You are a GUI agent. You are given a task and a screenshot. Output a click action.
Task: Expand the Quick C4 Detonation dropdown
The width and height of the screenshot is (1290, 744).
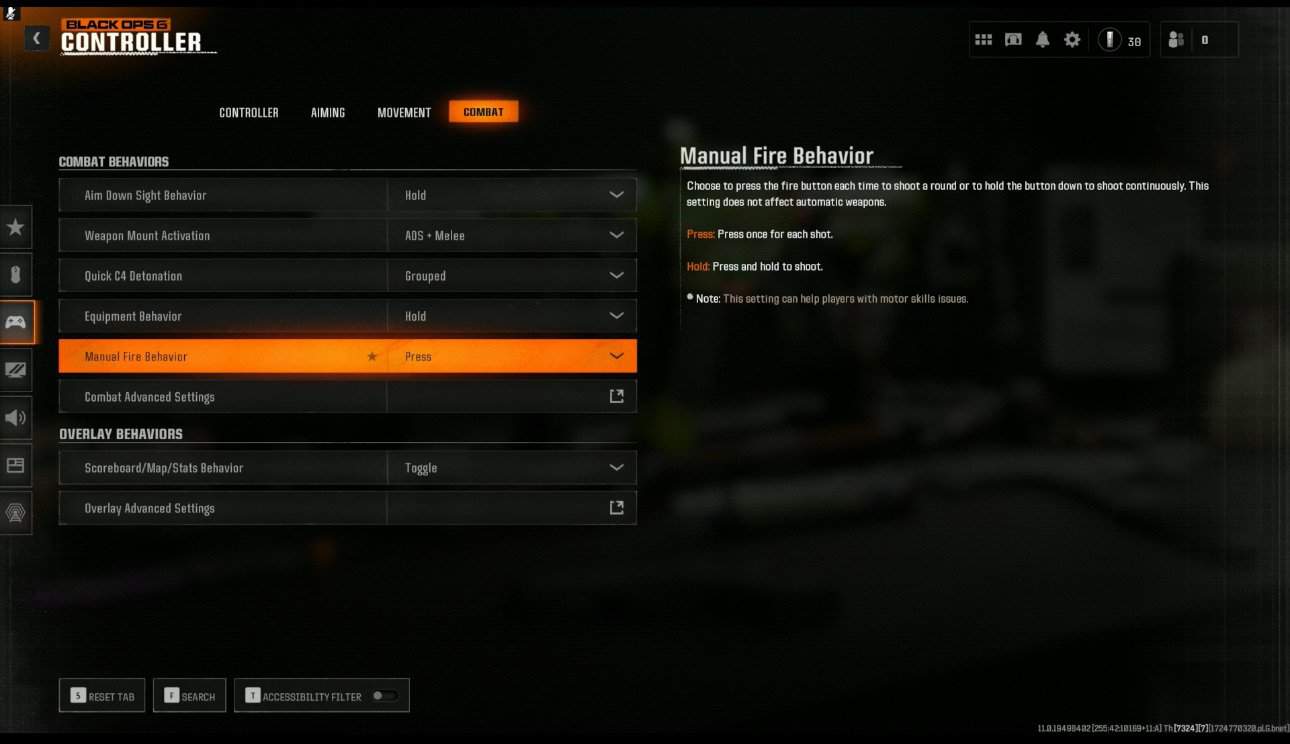coord(511,276)
